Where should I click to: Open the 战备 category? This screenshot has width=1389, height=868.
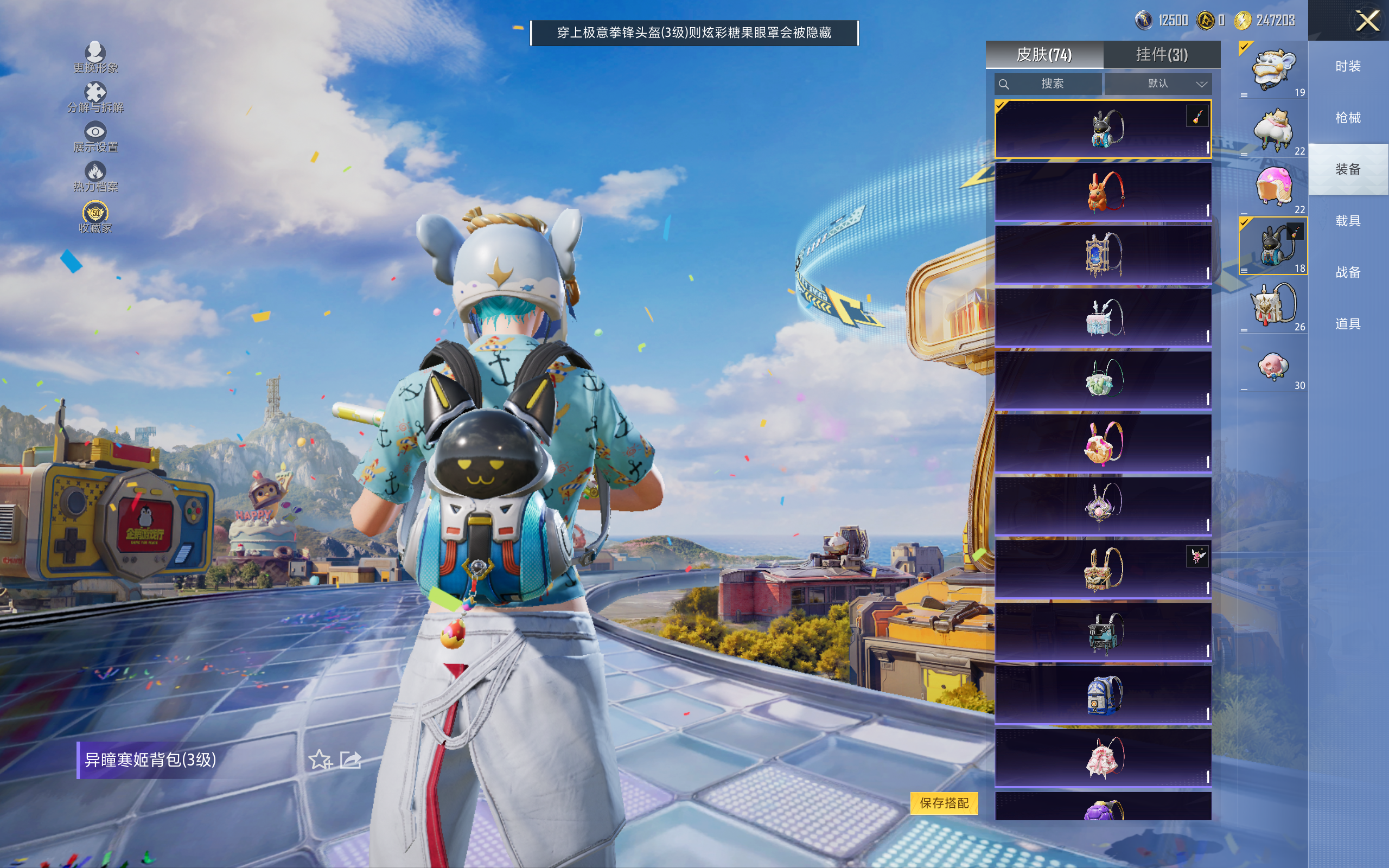tap(1348, 272)
